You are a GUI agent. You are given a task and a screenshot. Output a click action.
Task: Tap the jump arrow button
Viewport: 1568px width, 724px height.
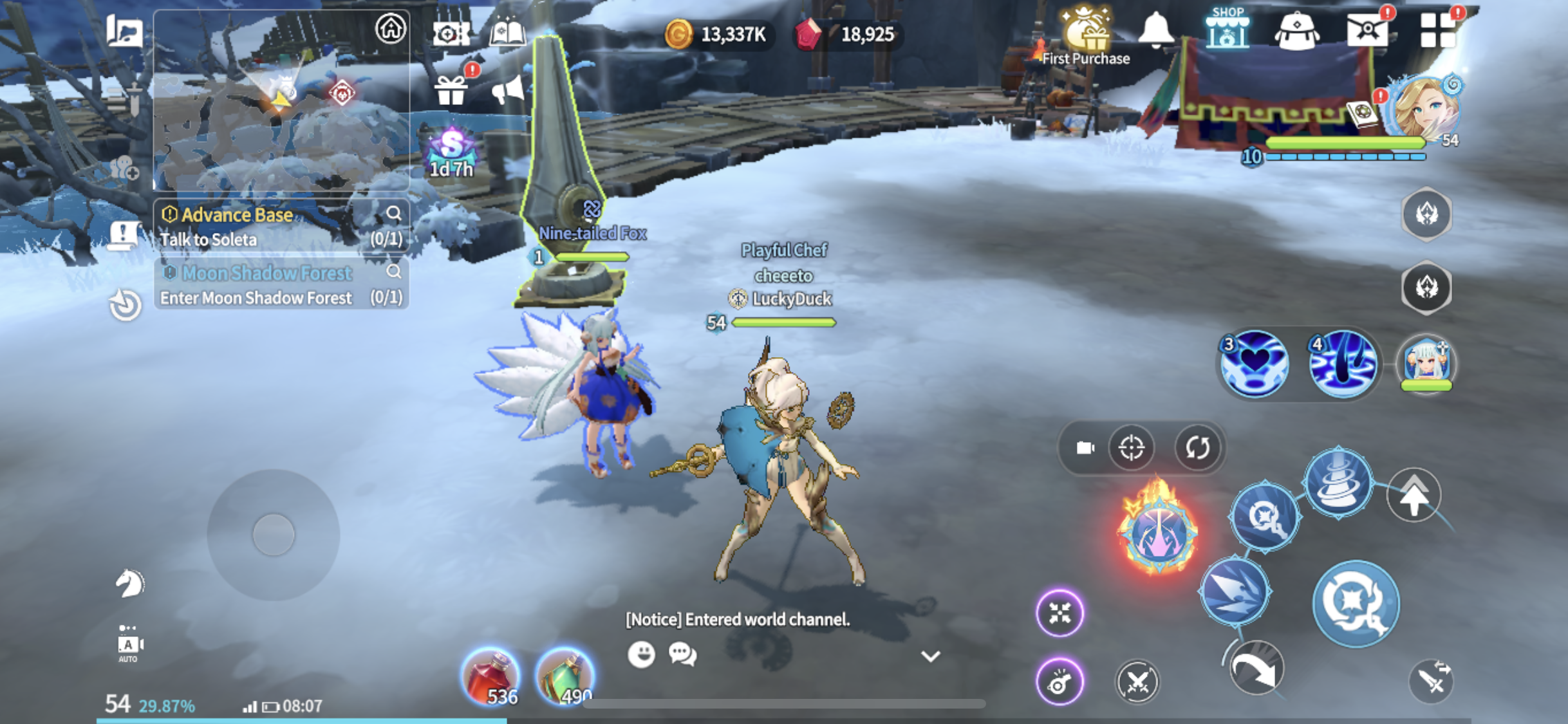pyautogui.click(x=1414, y=495)
